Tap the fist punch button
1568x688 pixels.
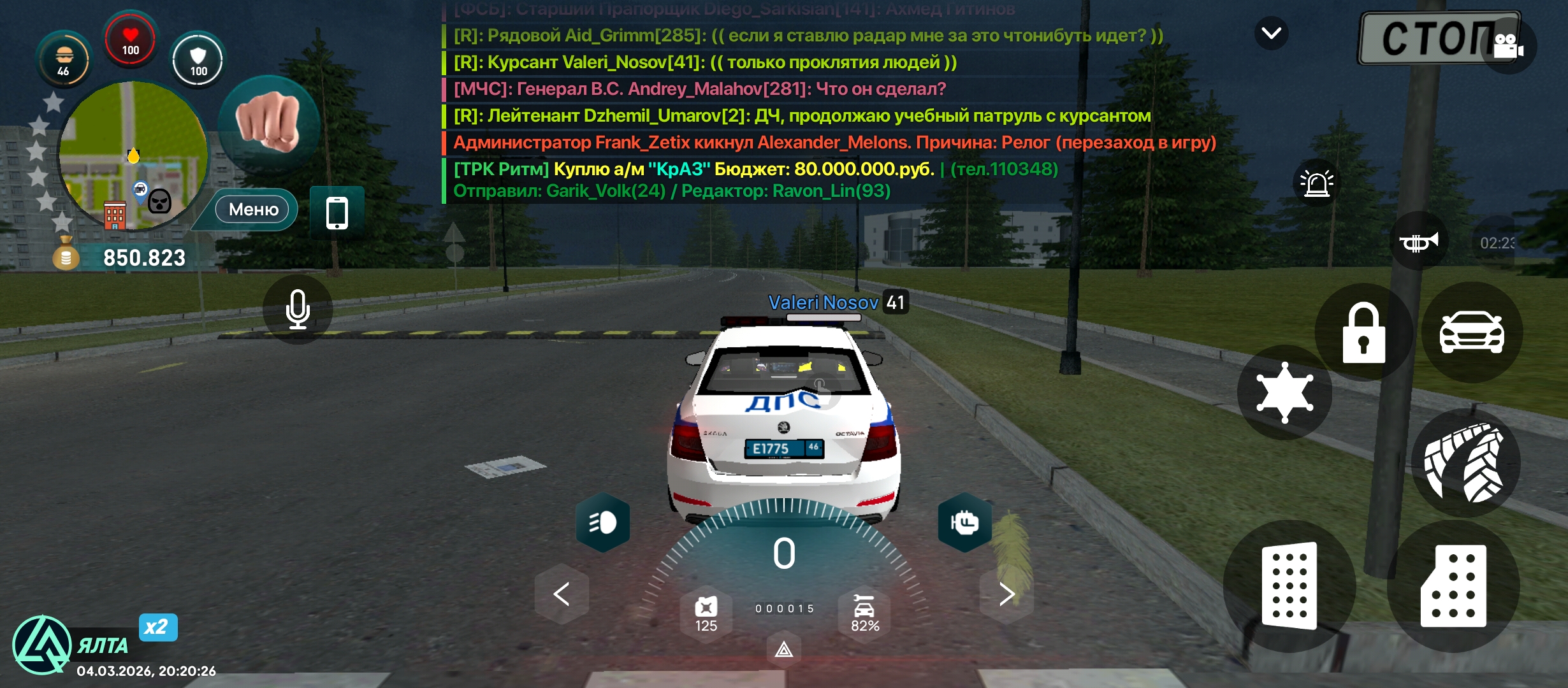point(268,123)
